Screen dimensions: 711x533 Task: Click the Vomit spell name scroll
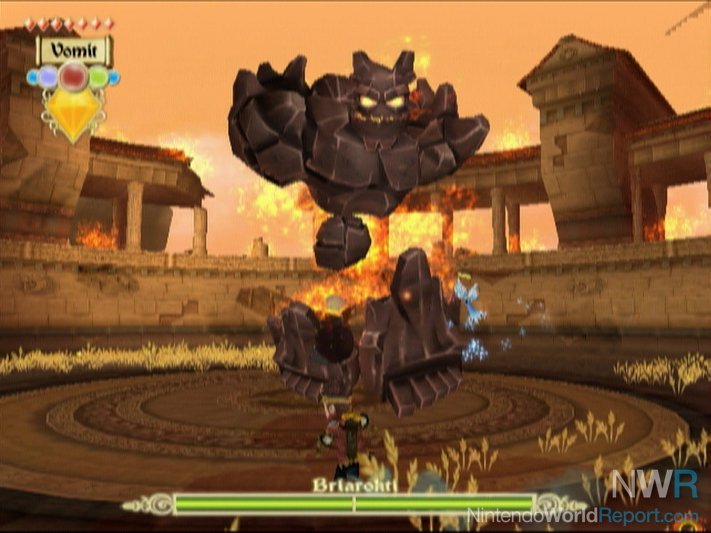point(74,48)
